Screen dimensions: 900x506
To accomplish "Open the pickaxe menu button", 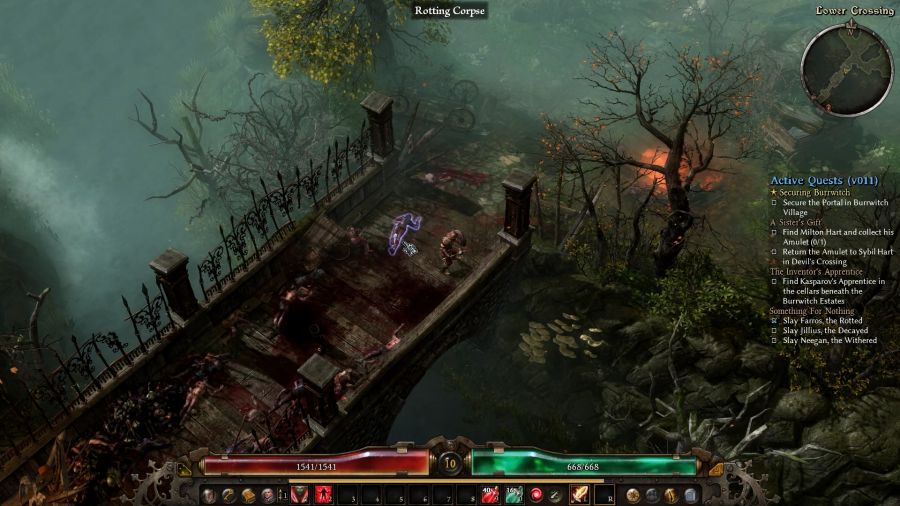I will (228, 495).
